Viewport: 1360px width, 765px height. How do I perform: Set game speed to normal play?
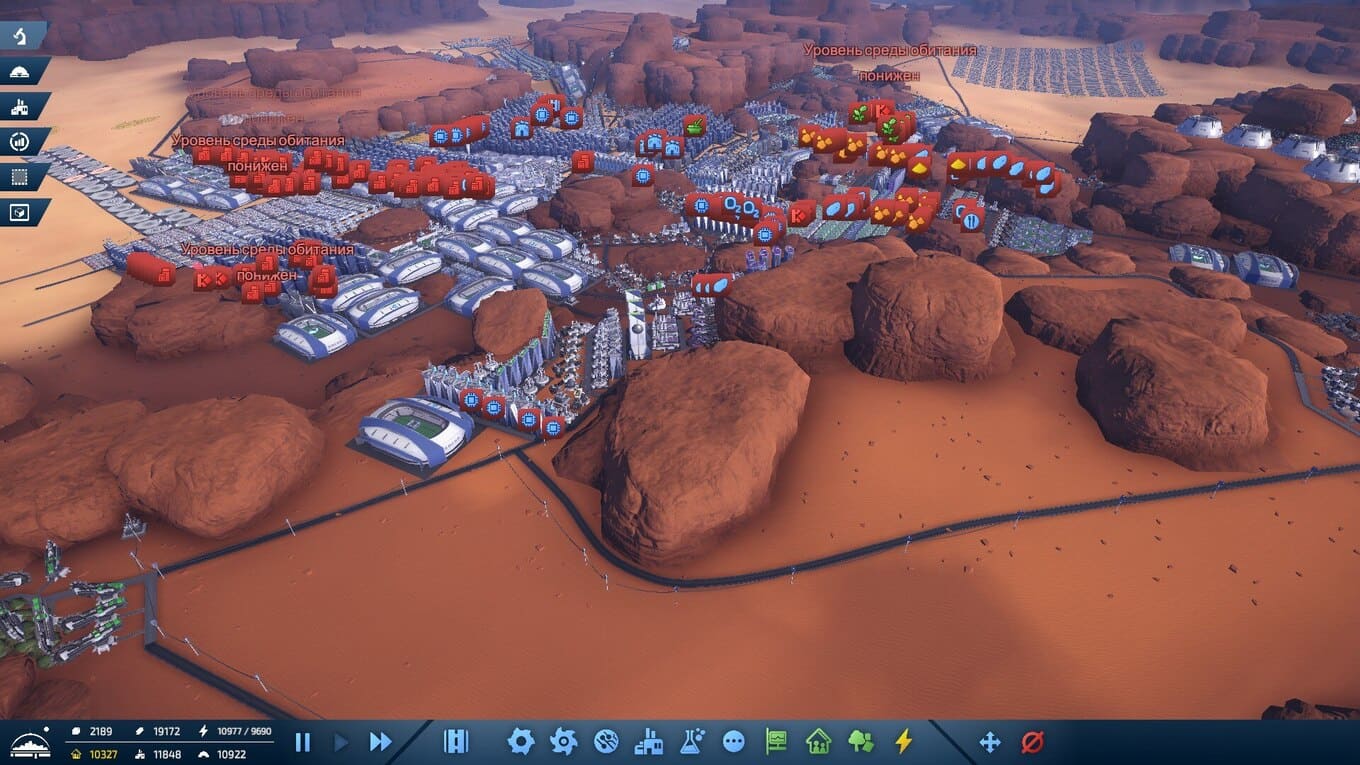pyautogui.click(x=340, y=742)
